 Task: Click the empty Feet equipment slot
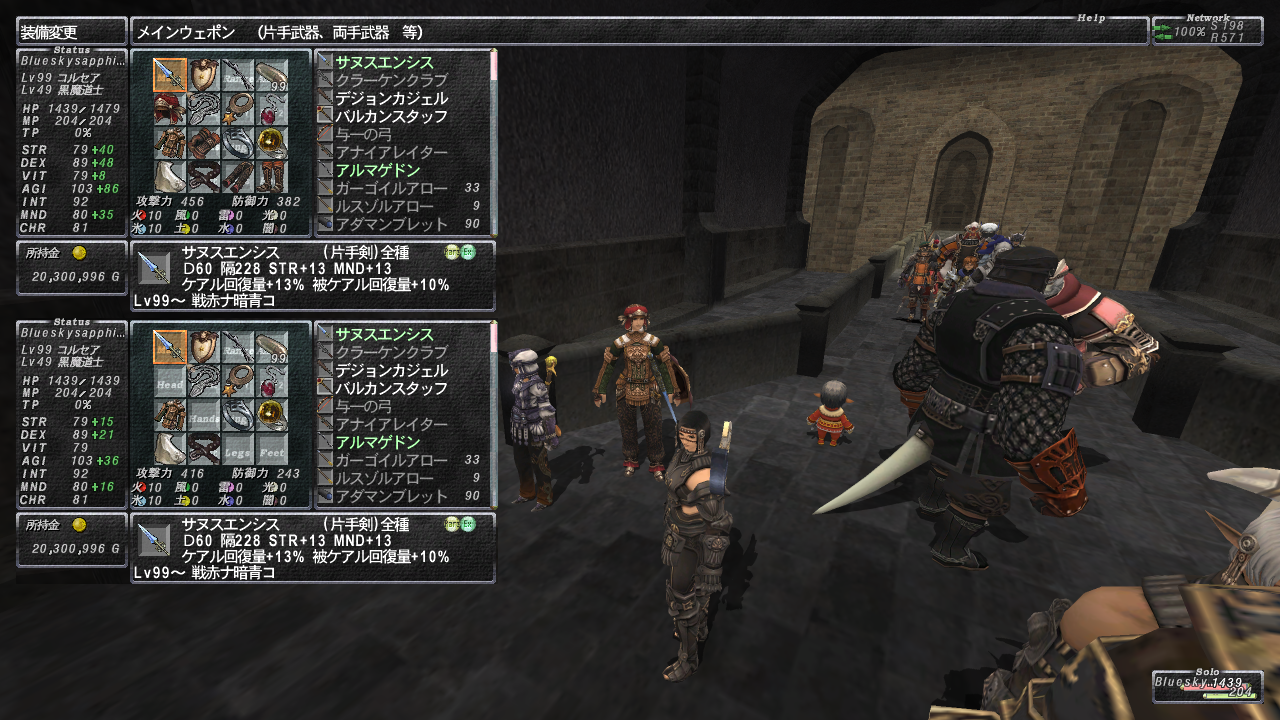[271, 447]
